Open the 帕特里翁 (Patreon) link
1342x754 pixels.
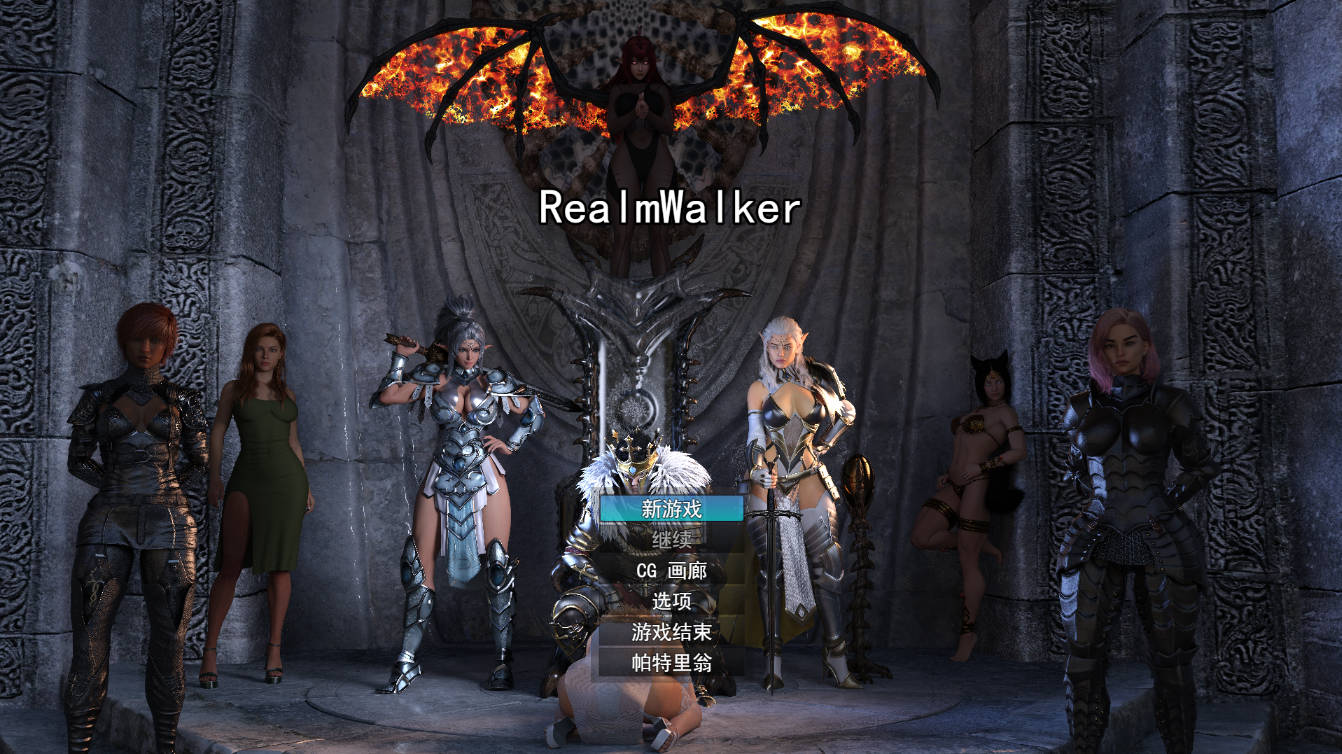point(671,660)
